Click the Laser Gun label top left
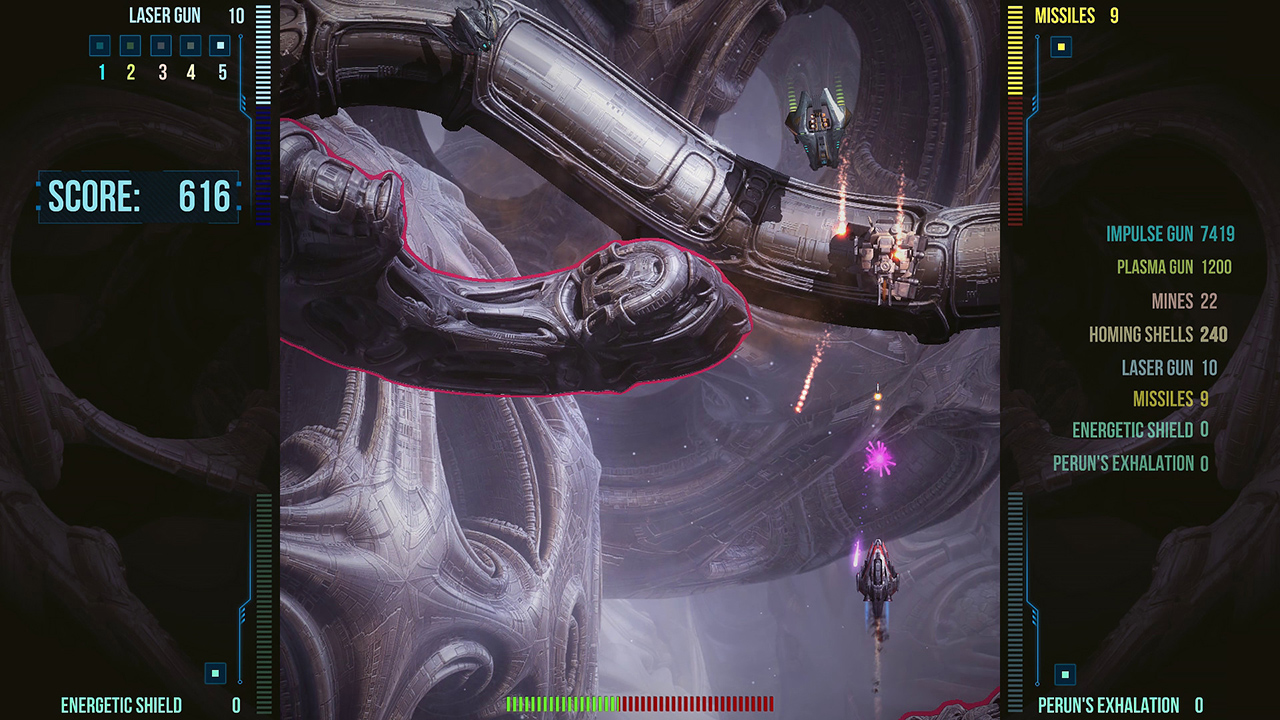1280x720 pixels. click(x=163, y=15)
